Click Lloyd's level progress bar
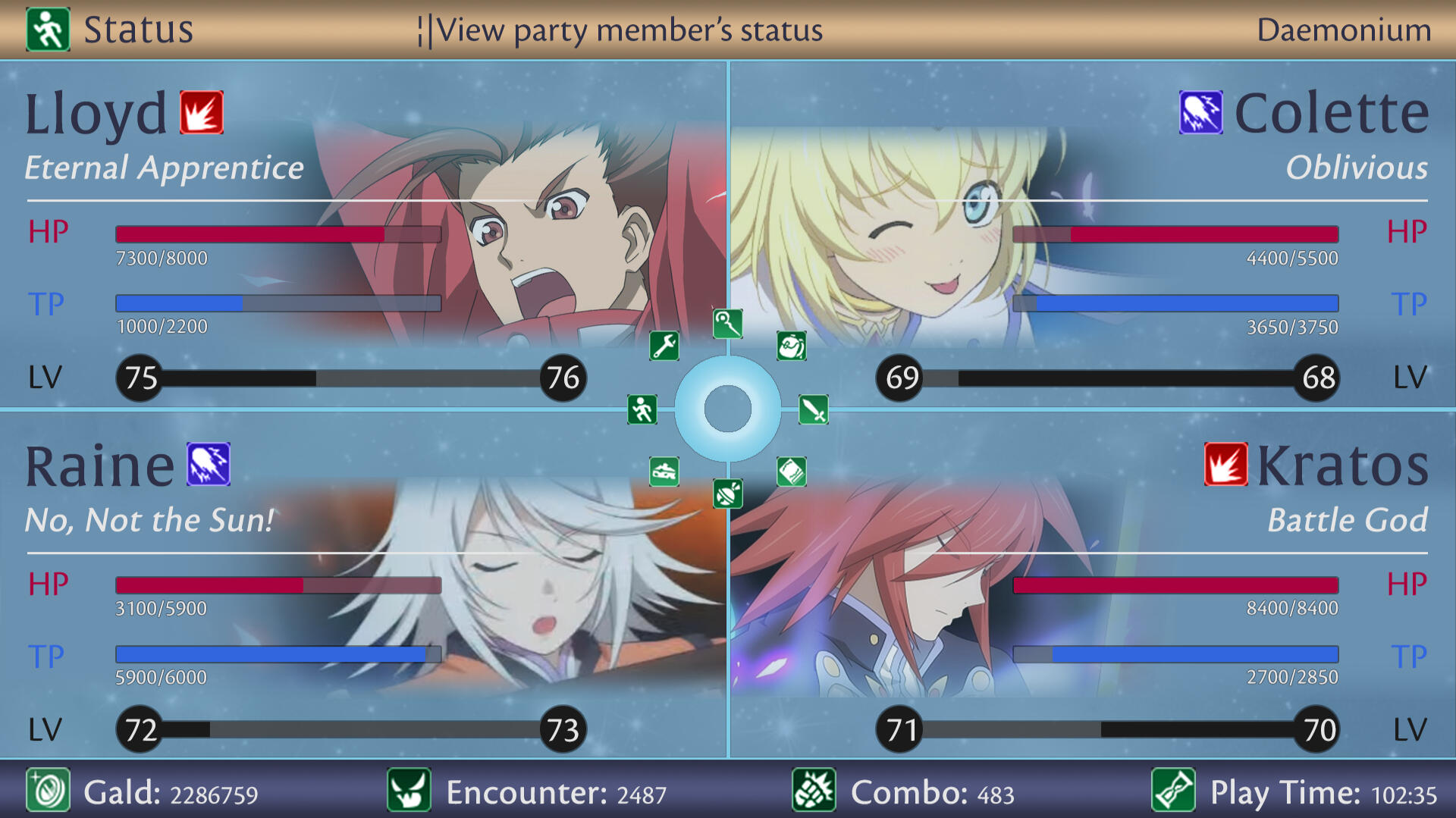This screenshot has height=818, width=1456. [353, 377]
